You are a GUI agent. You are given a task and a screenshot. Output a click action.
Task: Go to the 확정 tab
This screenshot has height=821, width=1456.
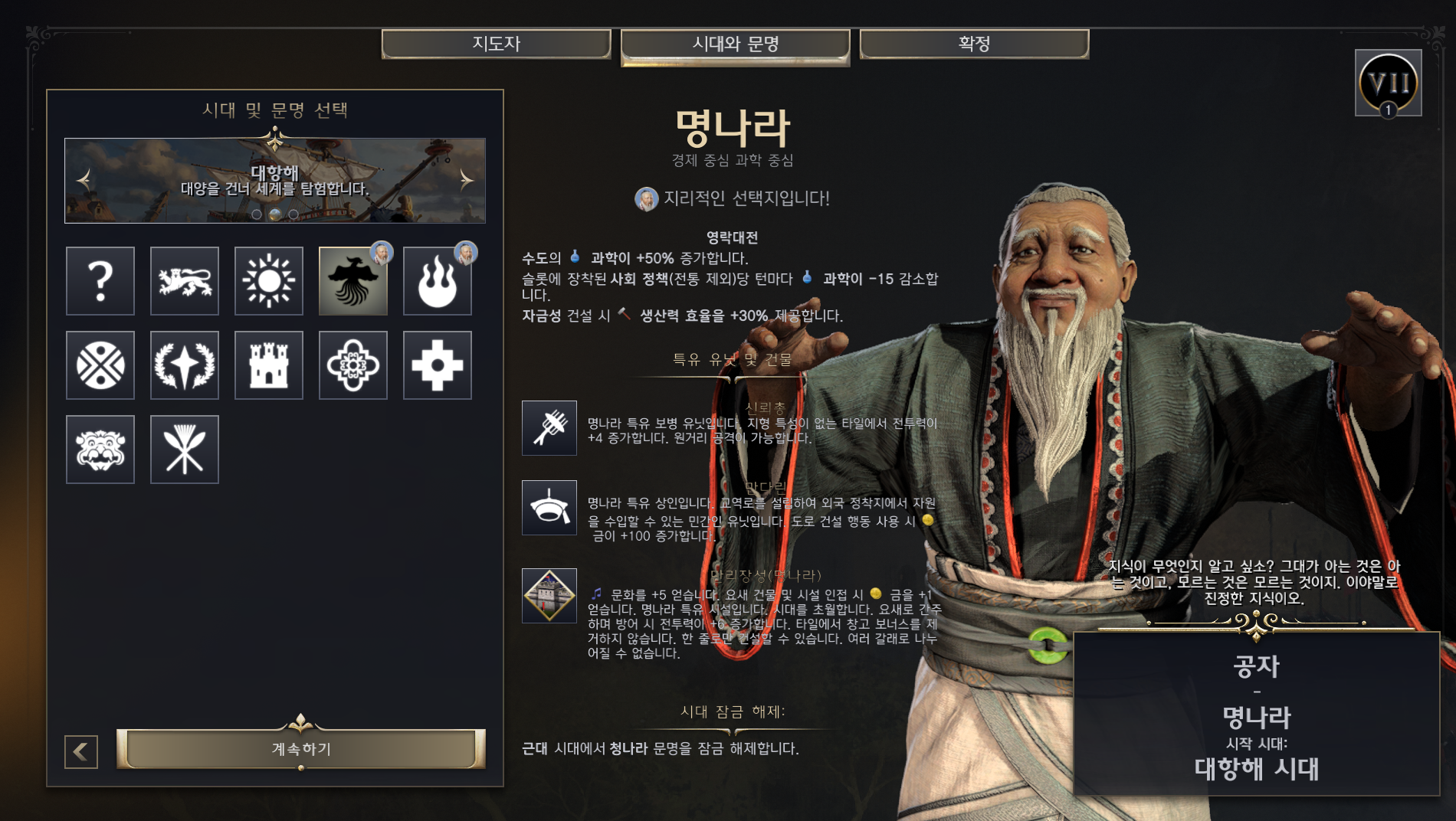973,44
